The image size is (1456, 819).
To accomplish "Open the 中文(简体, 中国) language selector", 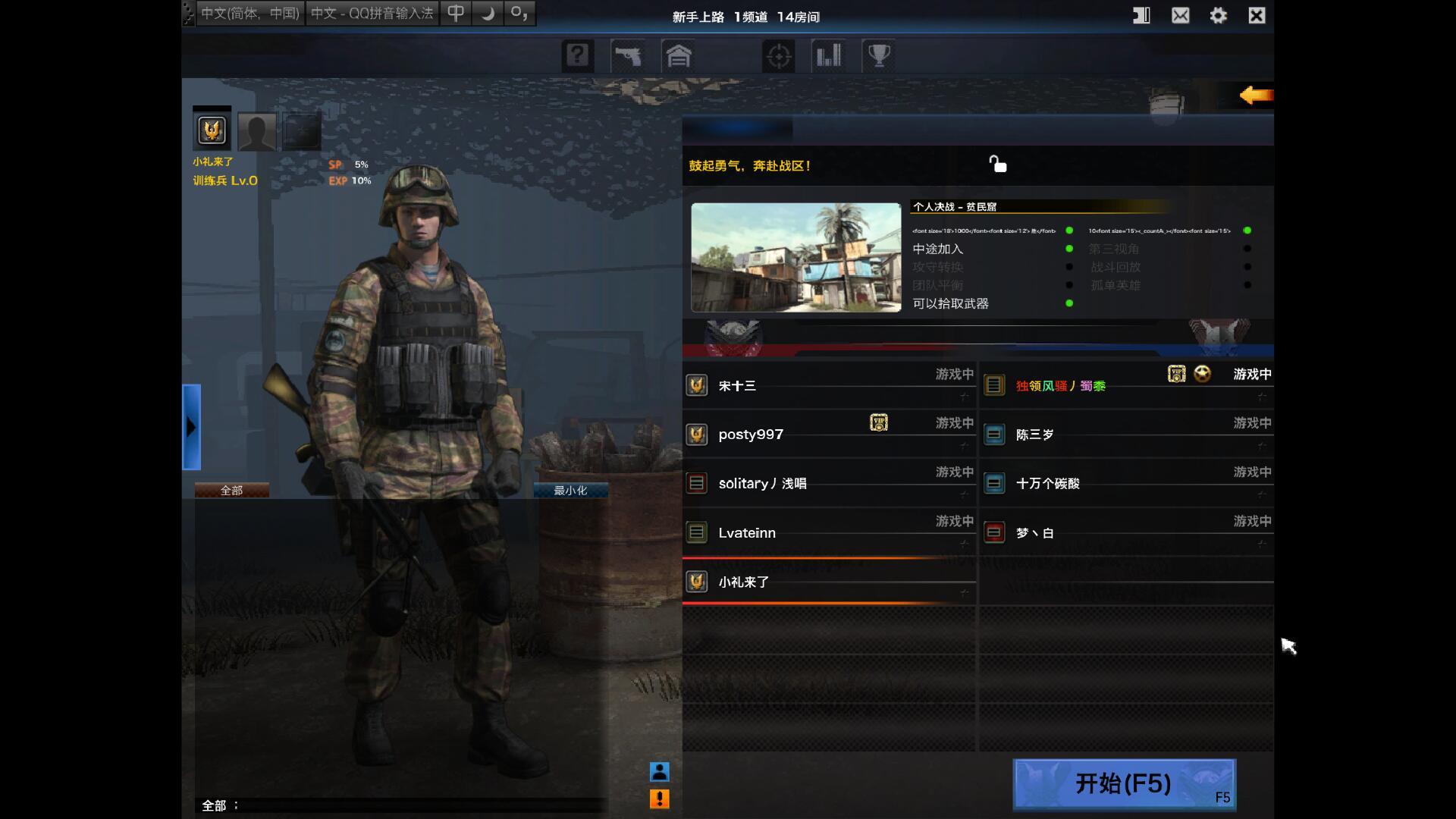I will coord(249,12).
